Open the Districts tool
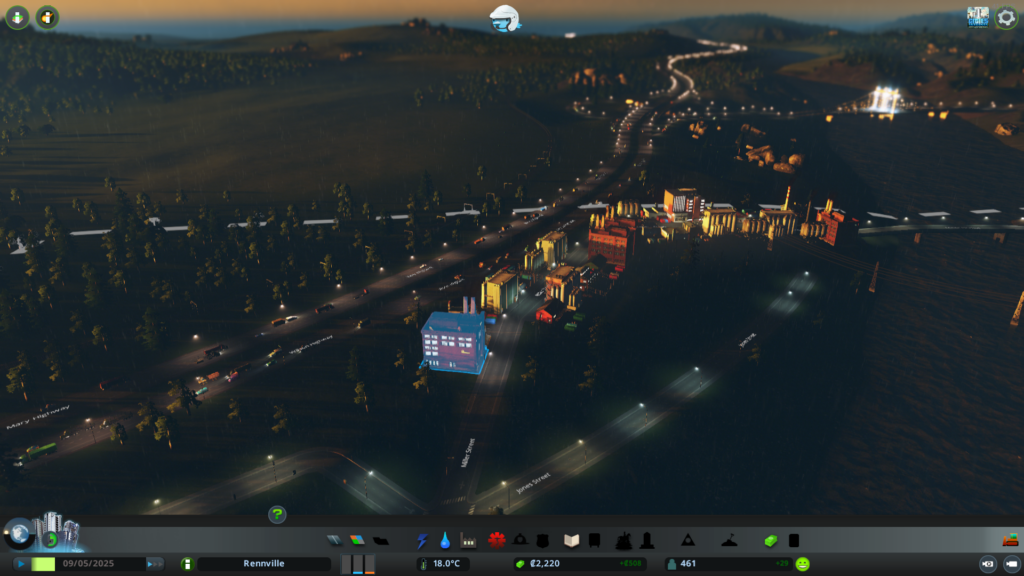Image resolution: width=1024 pixels, height=576 pixels. pyautogui.click(x=381, y=540)
